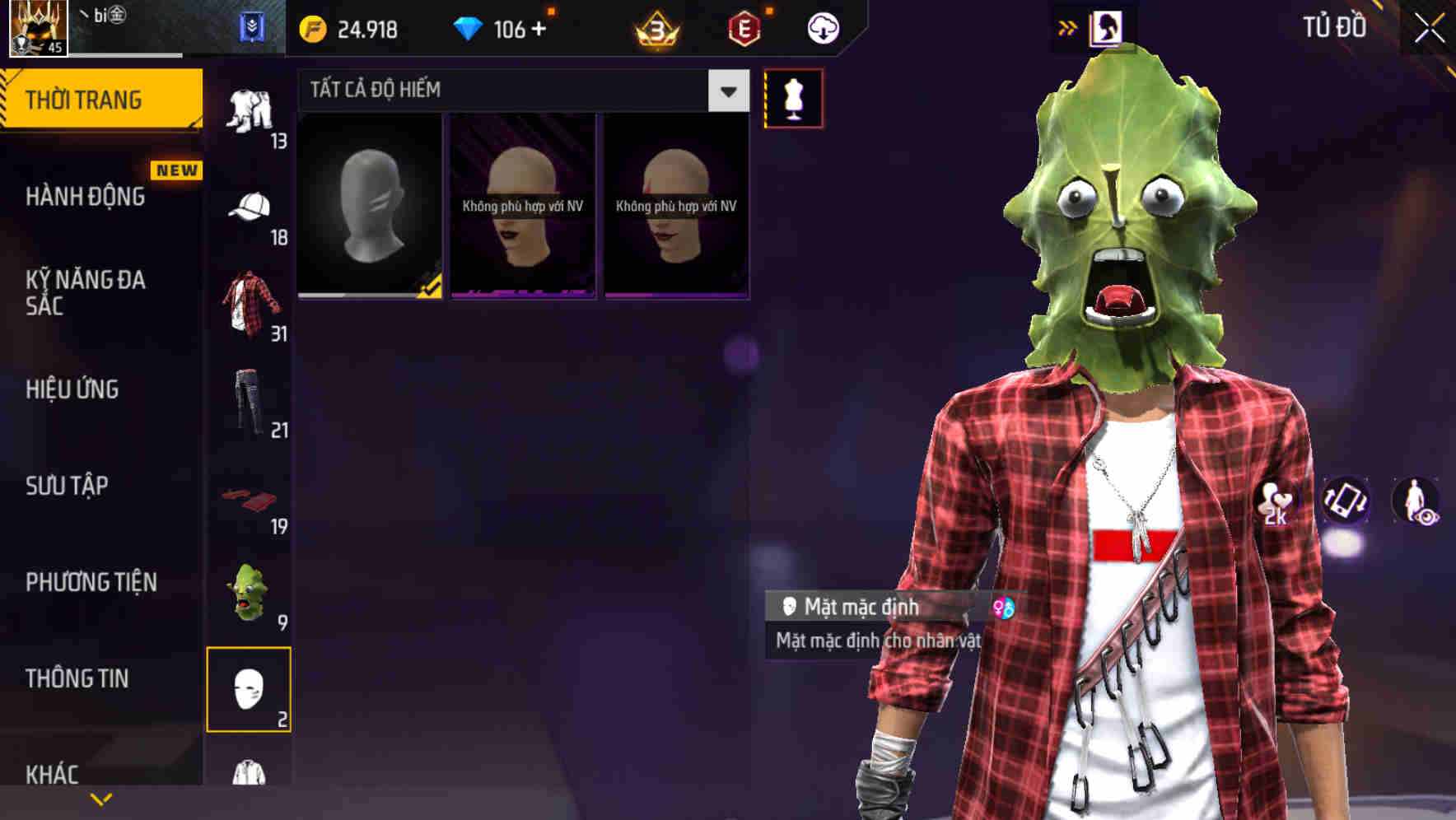
Task: Select the mannequin outfit preview icon
Action: (x=793, y=98)
